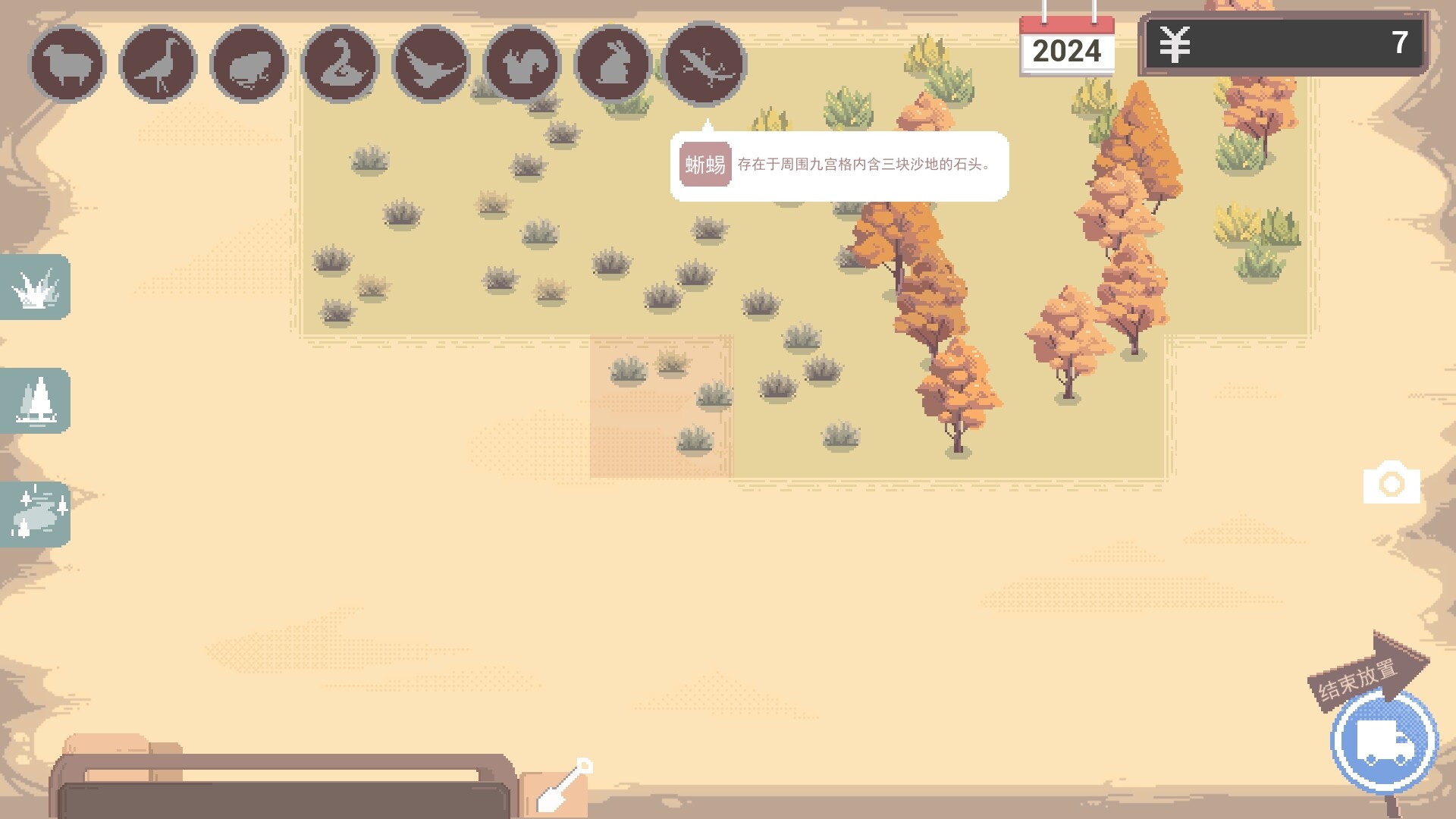1456x819 pixels.
Task: Select the swallow animal icon
Action: [429, 63]
